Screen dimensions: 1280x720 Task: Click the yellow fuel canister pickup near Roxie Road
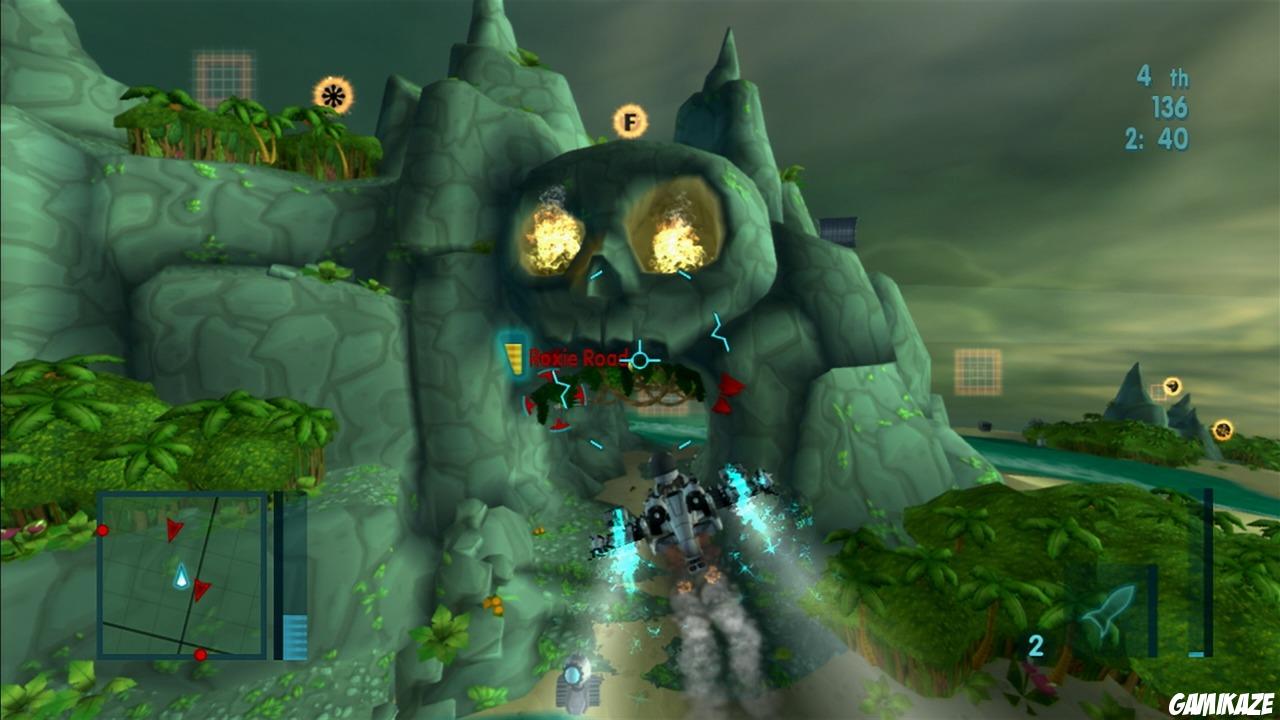click(x=515, y=356)
